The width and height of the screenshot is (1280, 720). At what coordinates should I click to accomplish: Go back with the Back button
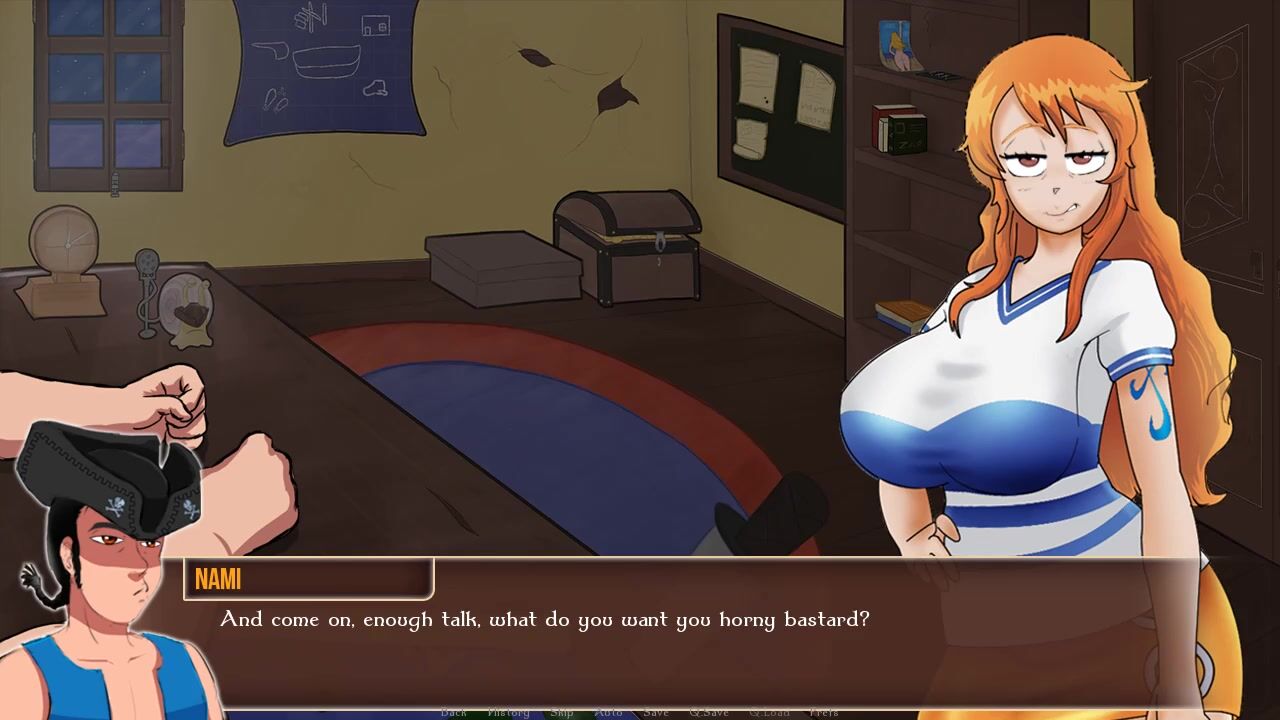point(454,712)
